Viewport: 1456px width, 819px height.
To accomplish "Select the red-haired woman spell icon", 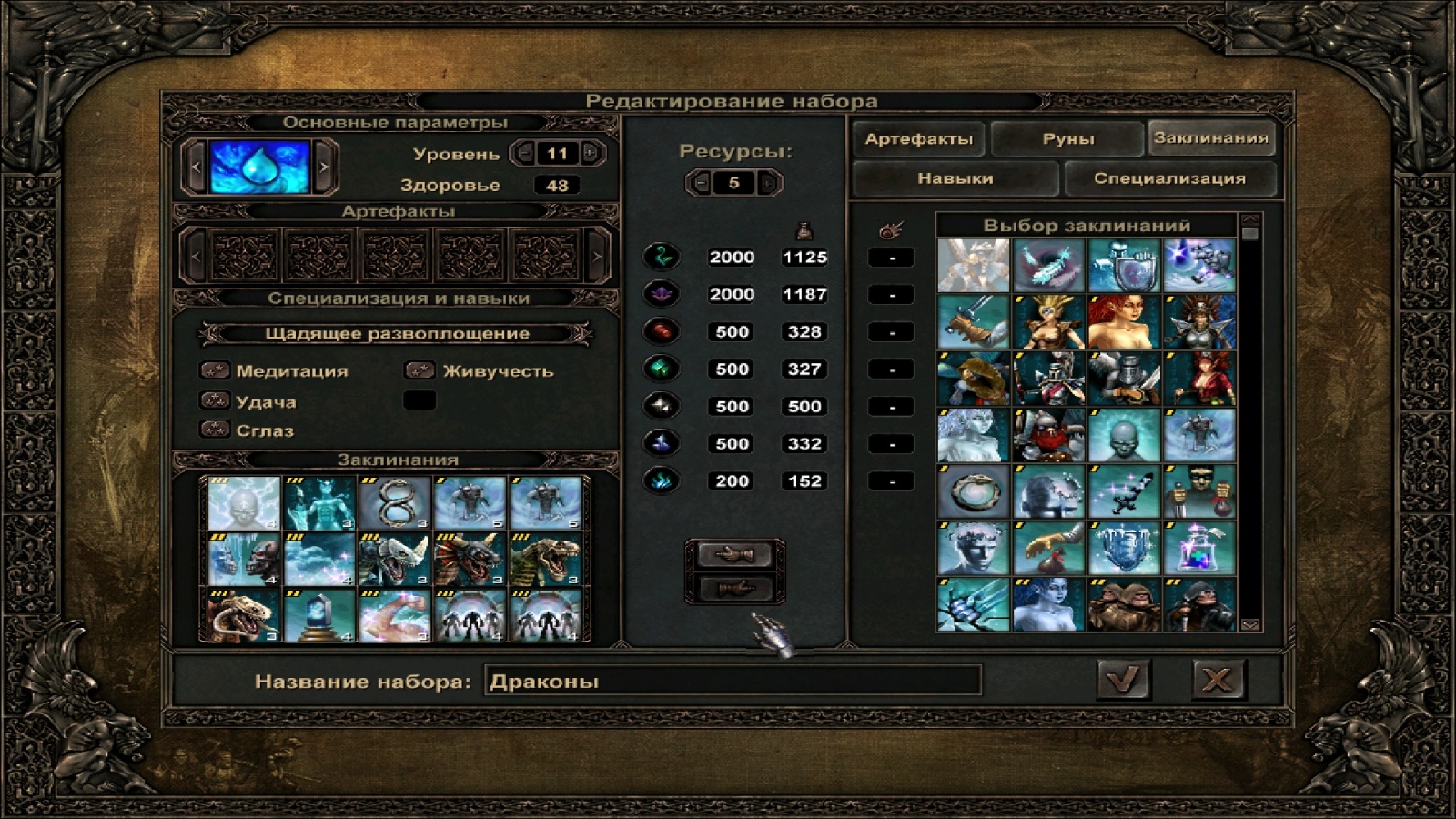I will click(x=1123, y=321).
